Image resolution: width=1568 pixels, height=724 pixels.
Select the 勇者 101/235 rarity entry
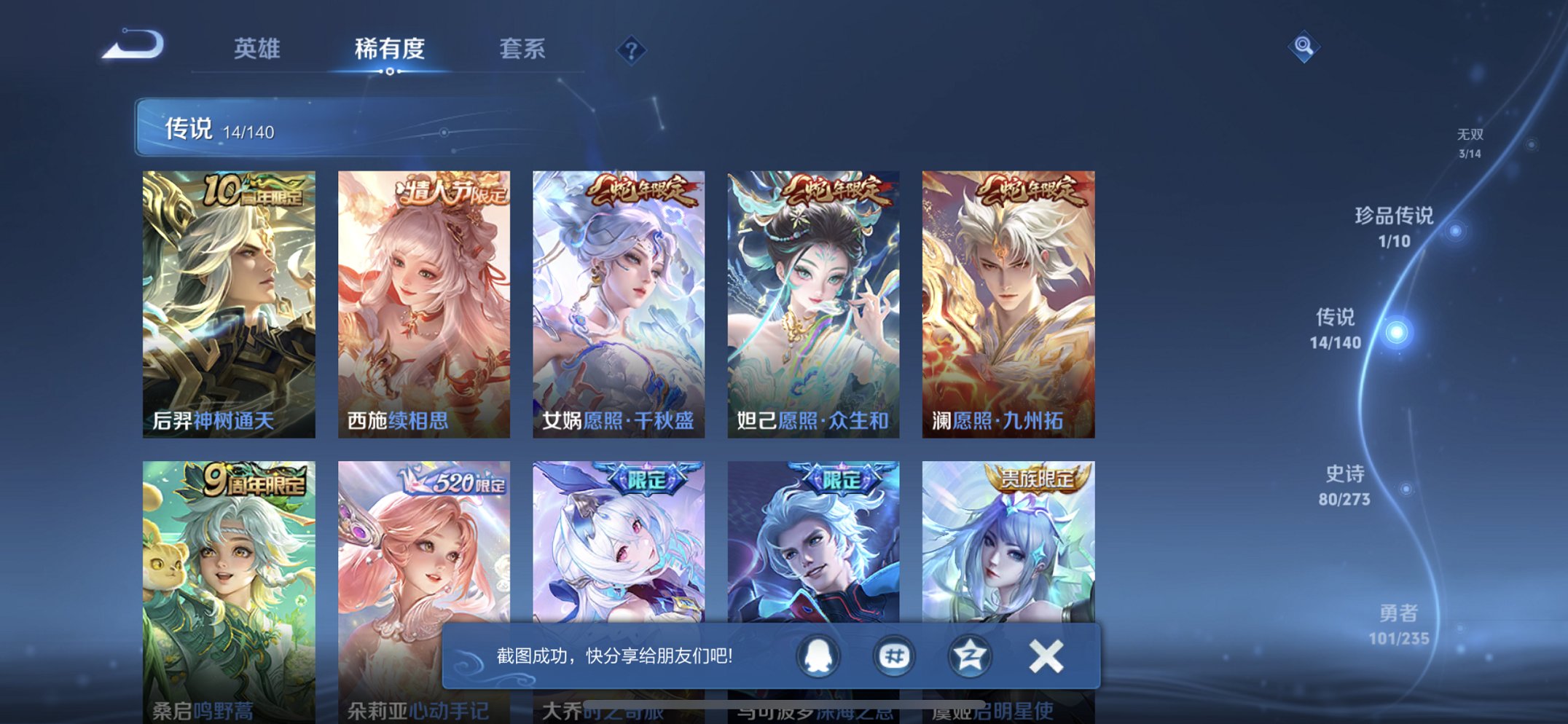click(x=1400, y=626)
